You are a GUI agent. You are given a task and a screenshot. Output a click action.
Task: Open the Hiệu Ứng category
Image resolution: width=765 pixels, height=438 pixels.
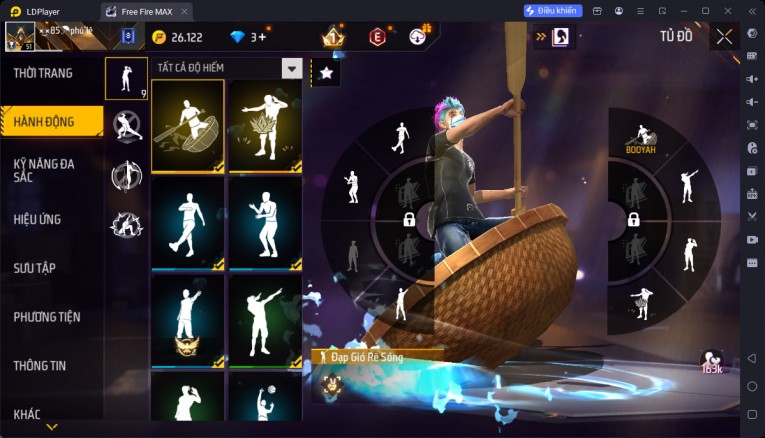tap(38, 219)
